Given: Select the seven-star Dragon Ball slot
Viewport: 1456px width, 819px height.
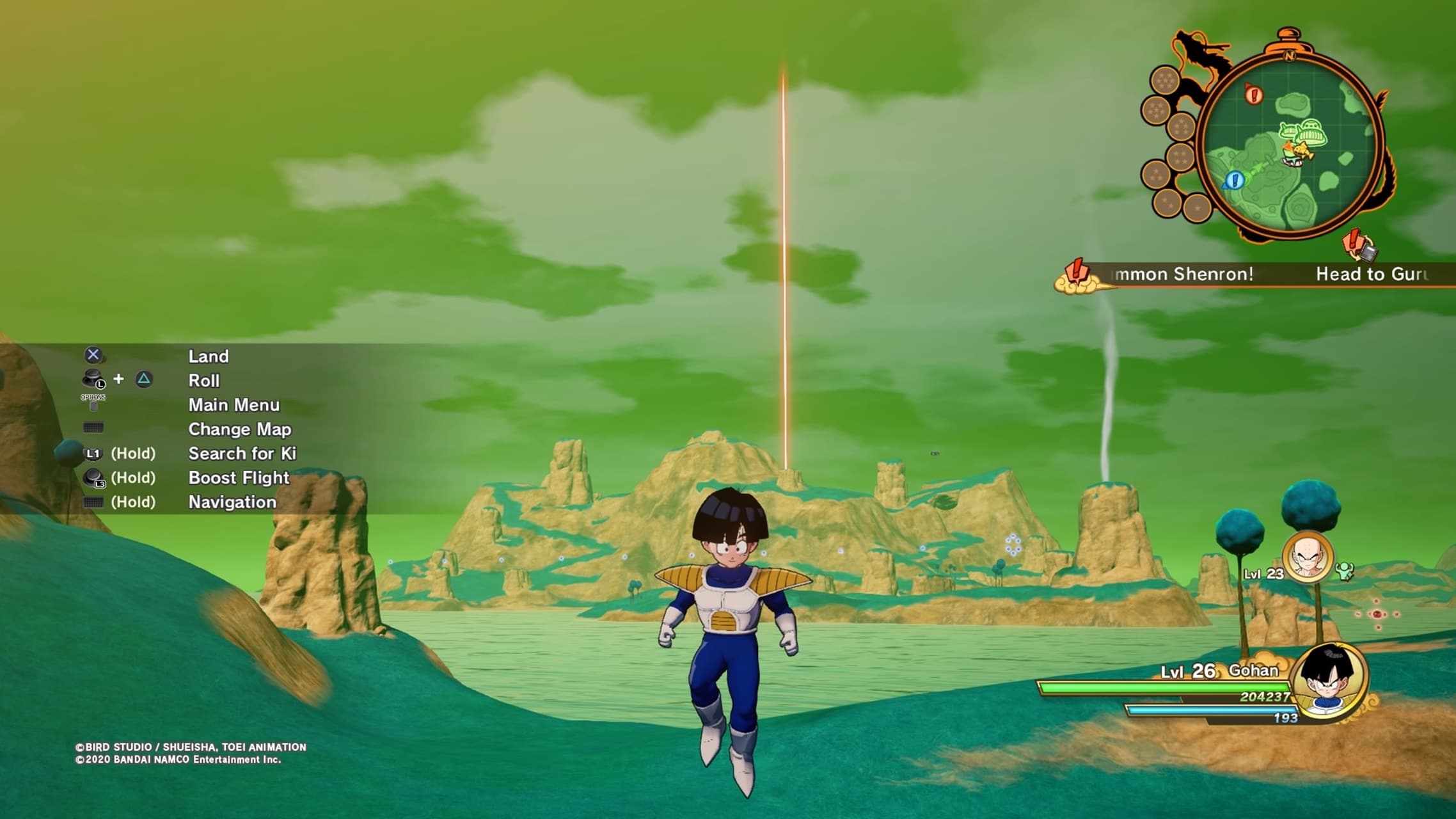Looking at the screenshot, I should click(x=1165, y=81).
